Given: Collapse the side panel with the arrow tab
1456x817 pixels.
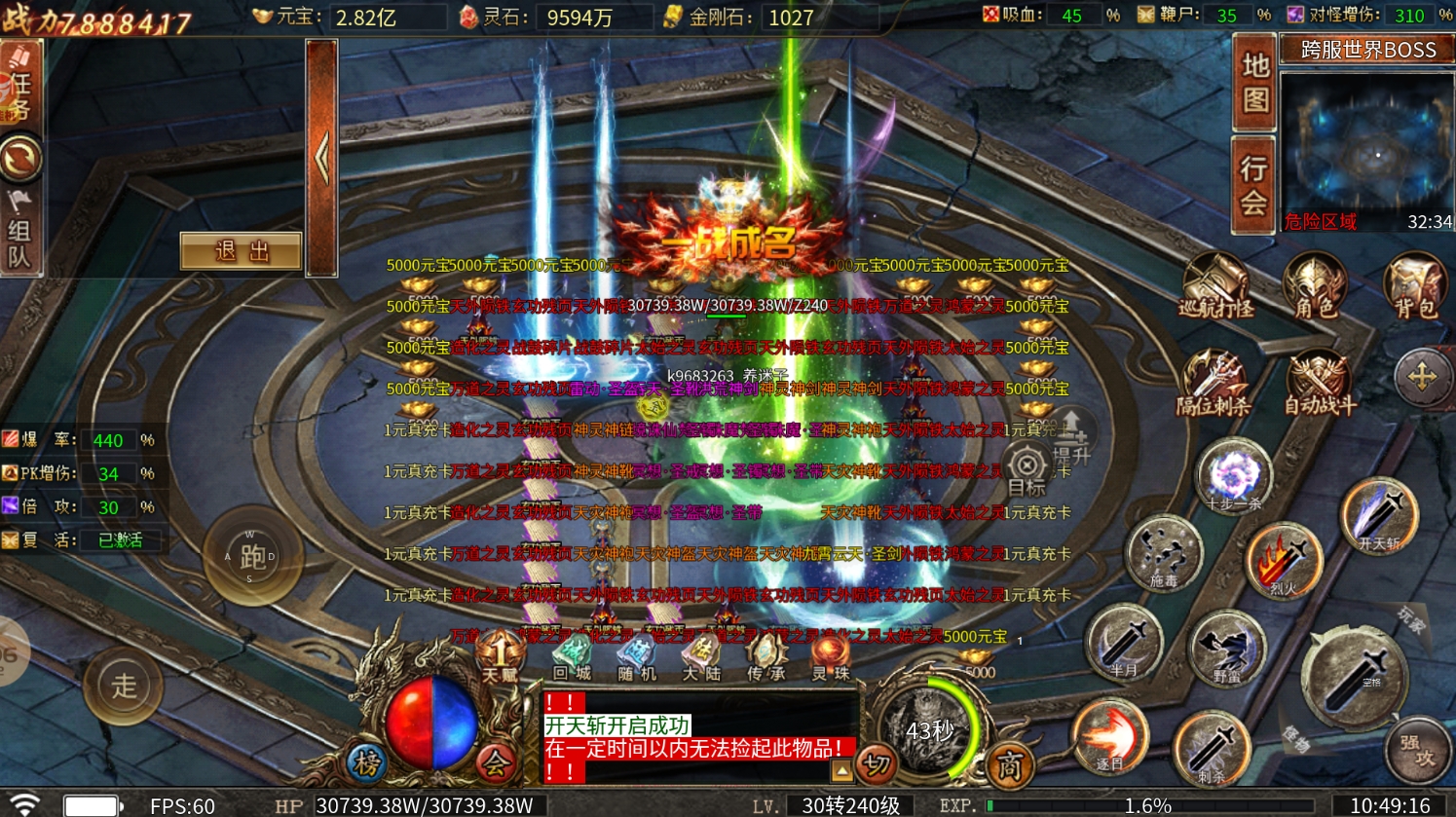Looking at the screenshot, I should (x=321, y=158).
